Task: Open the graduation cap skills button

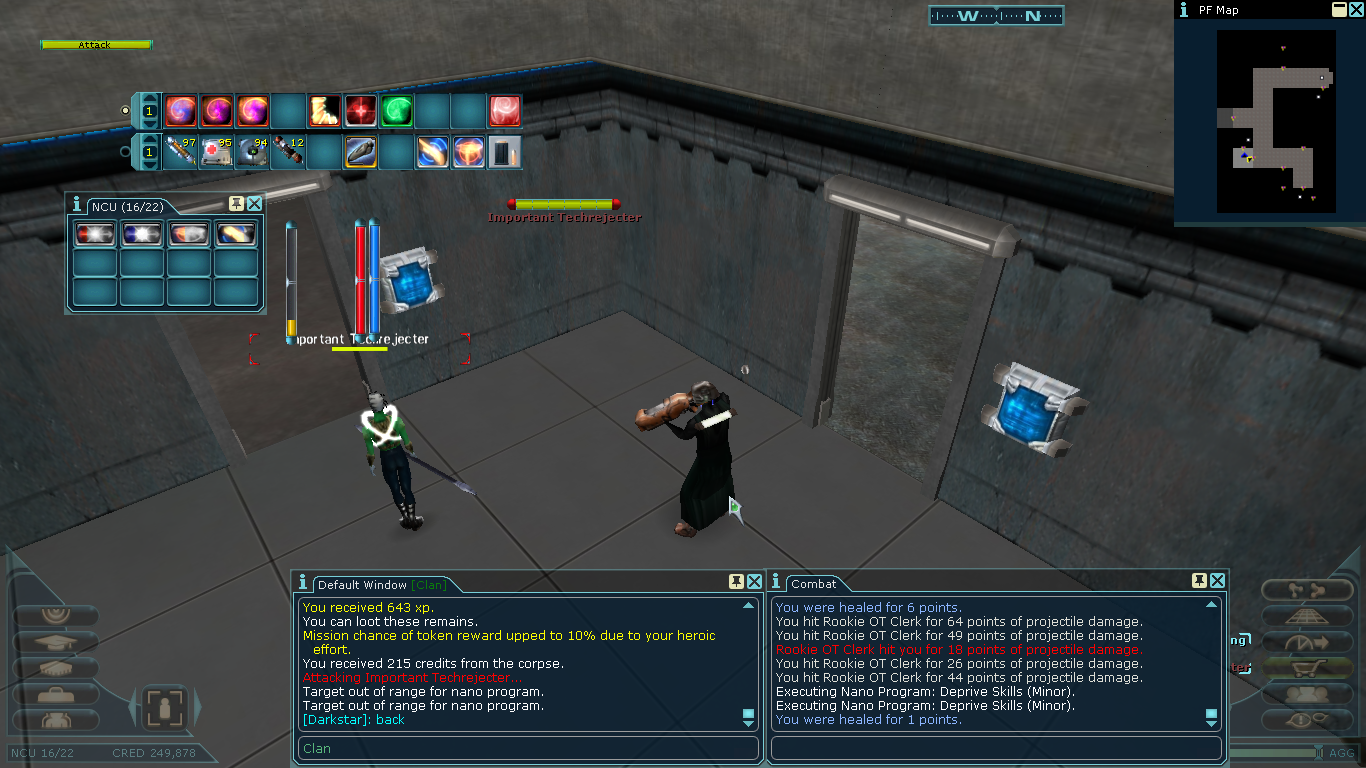Action: 55,642
